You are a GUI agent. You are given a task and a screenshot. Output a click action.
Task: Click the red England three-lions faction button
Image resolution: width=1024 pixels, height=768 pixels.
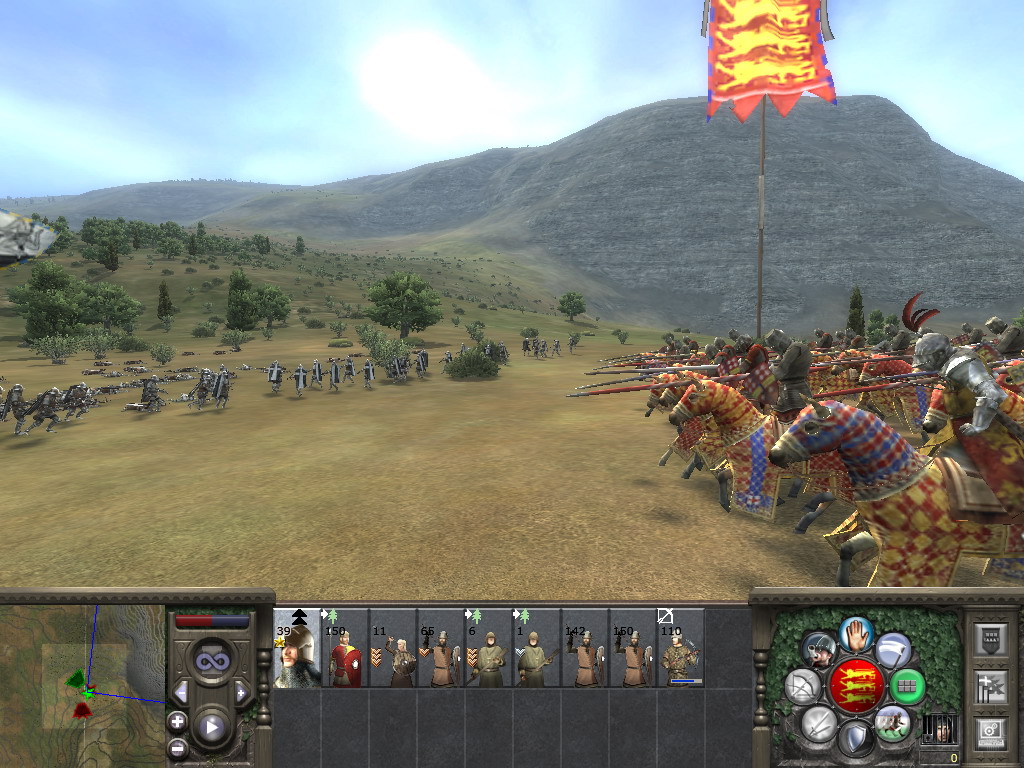(x=855, y=686)
